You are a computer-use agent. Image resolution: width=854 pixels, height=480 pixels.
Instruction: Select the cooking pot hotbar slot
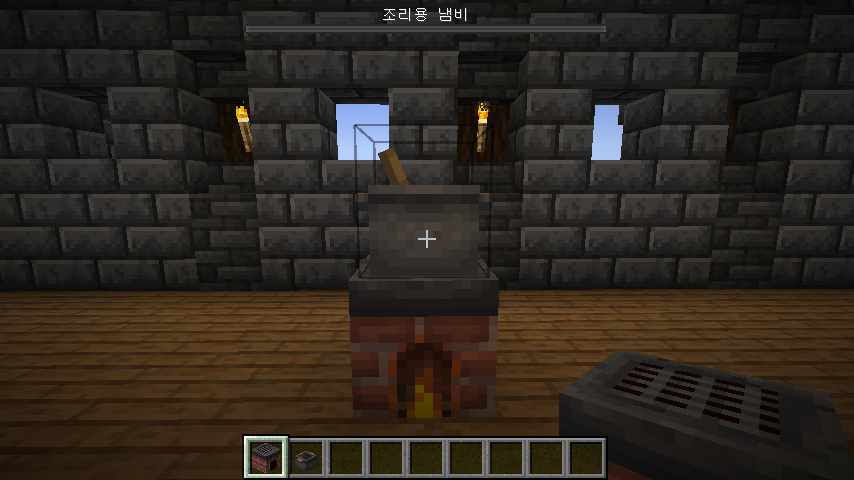(x=306, y=458)
